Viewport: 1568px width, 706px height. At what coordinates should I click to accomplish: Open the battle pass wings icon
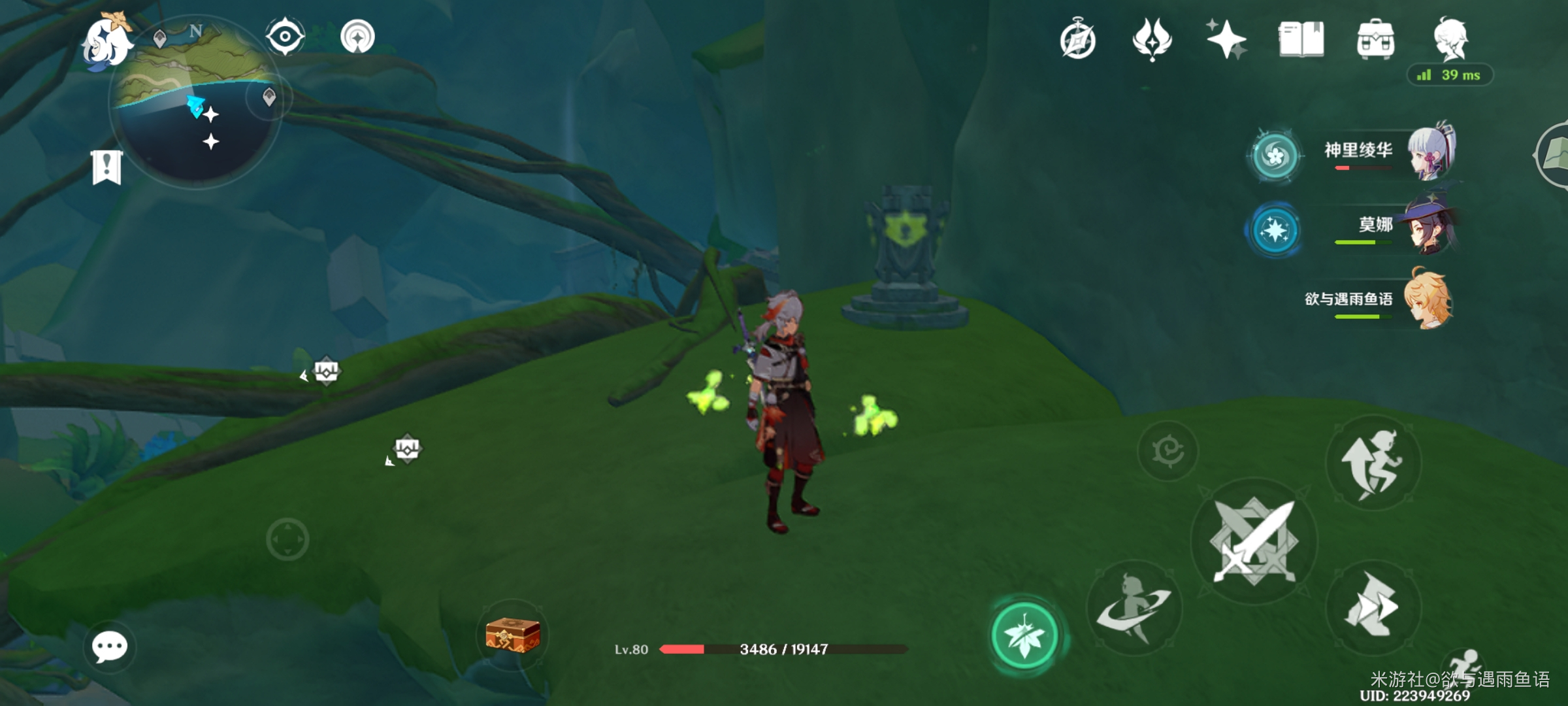(1152, 40)
